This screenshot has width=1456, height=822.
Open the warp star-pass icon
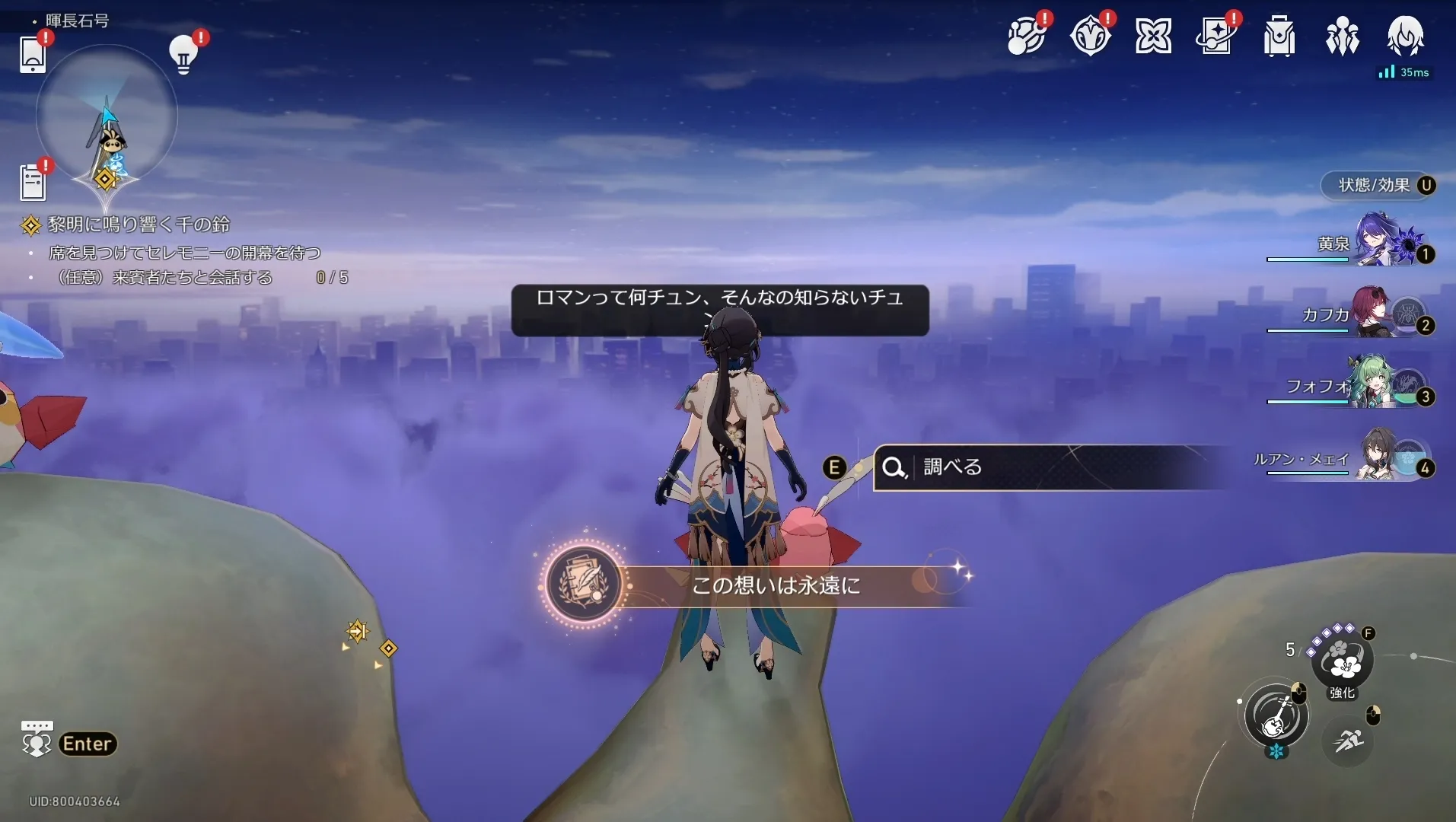(1216, 37)
